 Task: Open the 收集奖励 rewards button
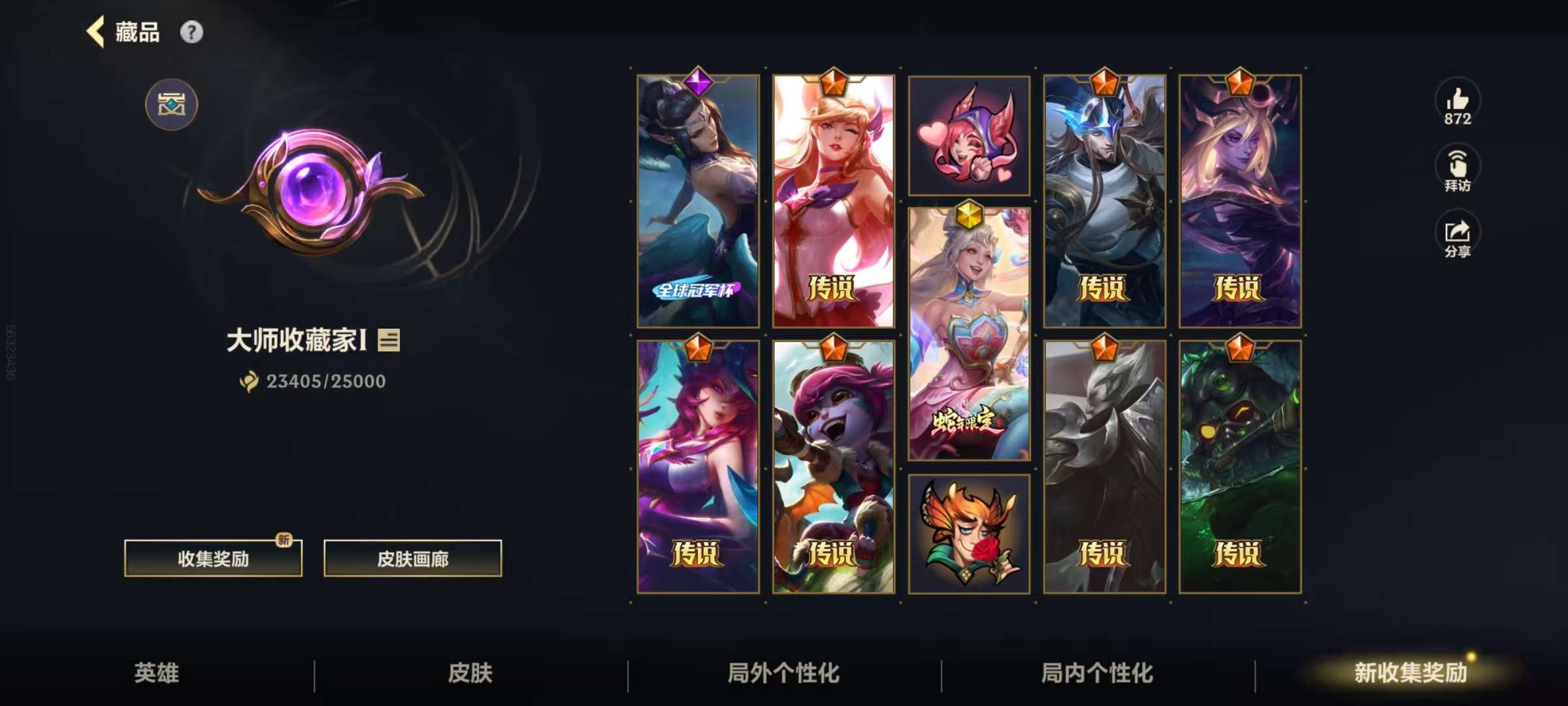coord(213,558)
